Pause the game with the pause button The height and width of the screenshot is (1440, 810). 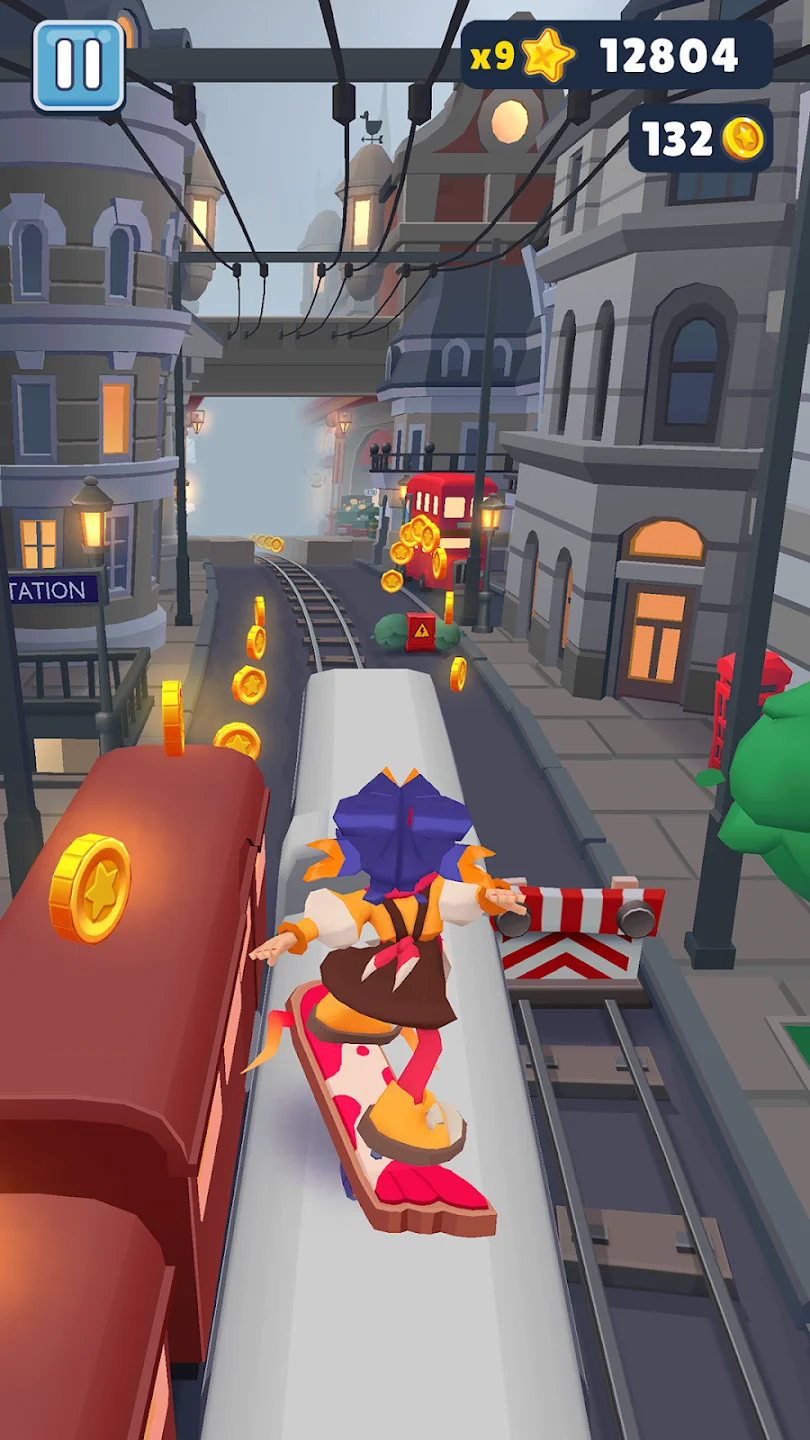tap(78, 65)
